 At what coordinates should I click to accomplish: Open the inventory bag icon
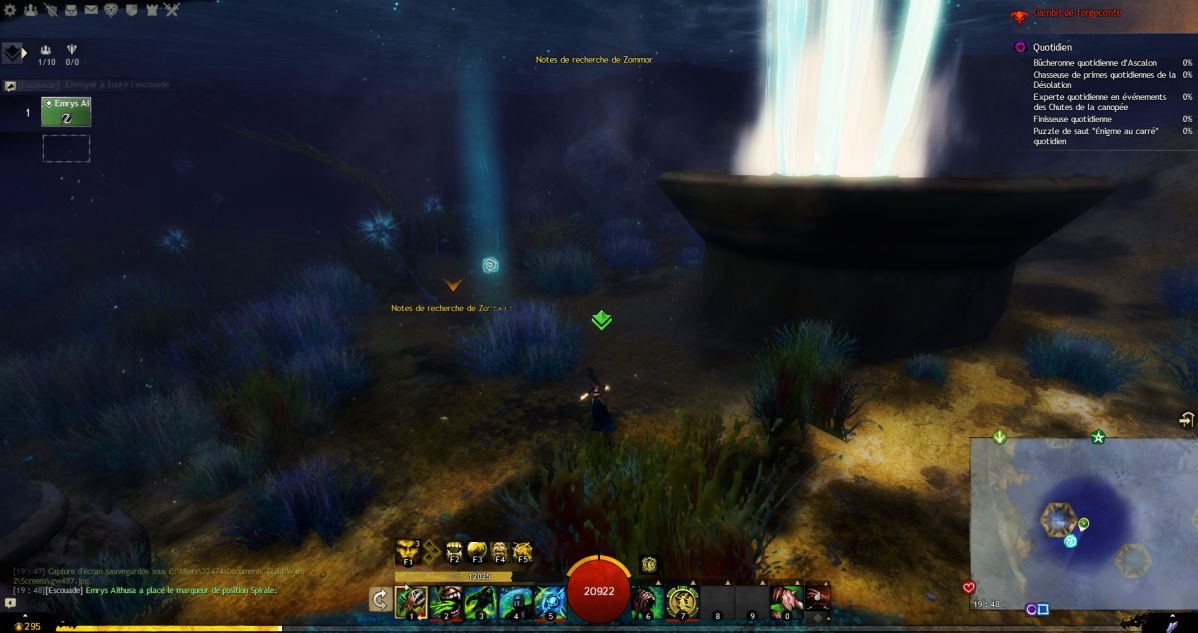[x=71, y=10]
